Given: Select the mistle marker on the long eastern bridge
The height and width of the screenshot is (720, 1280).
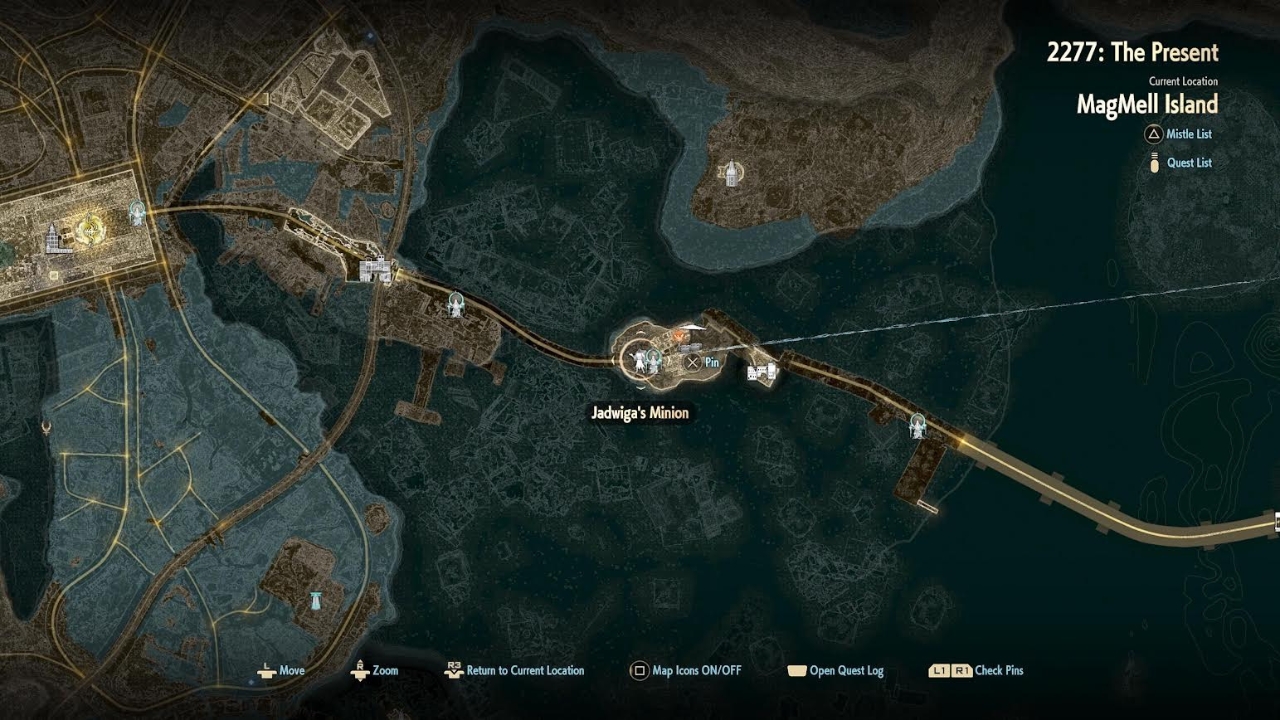Looking at the screenshot, I should pos(917,425).
